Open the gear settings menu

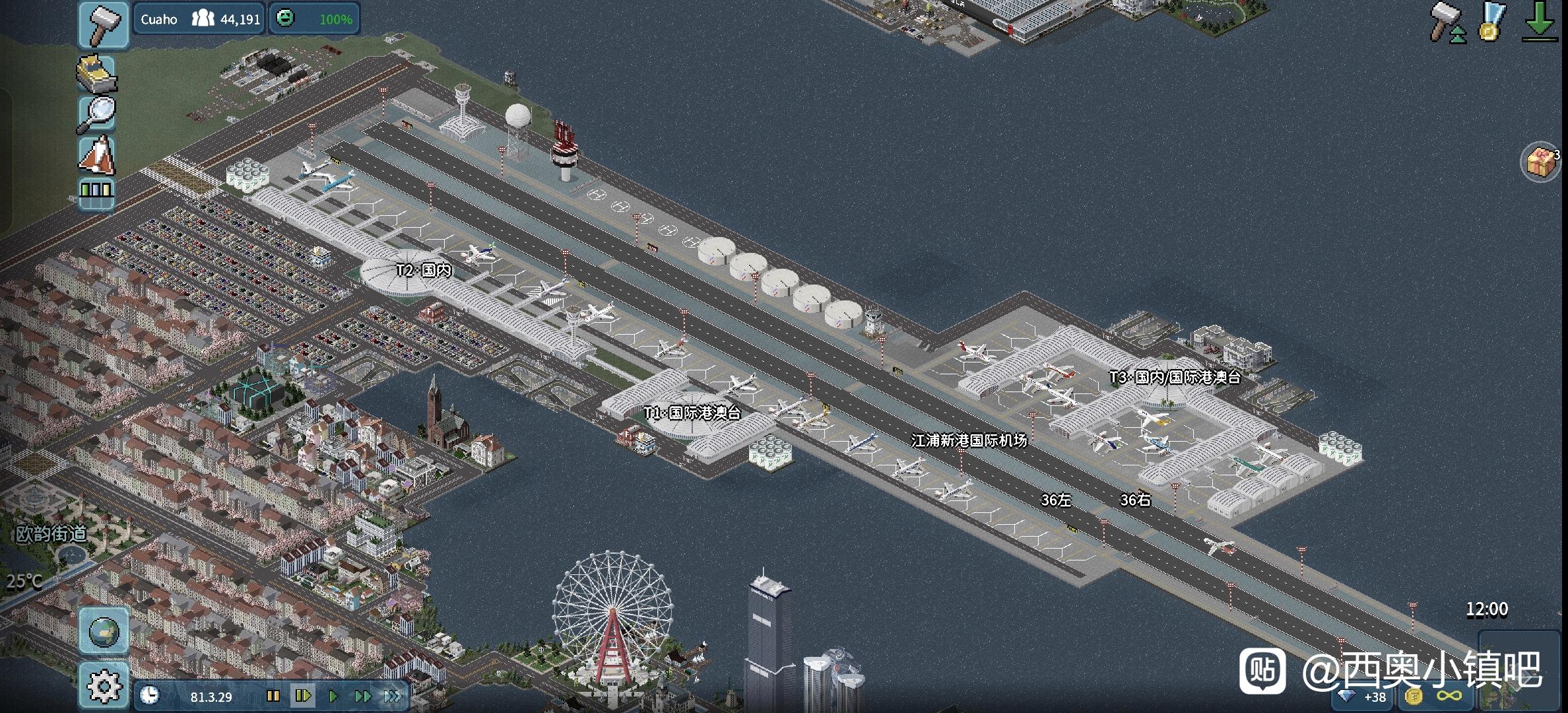[104, 686]
